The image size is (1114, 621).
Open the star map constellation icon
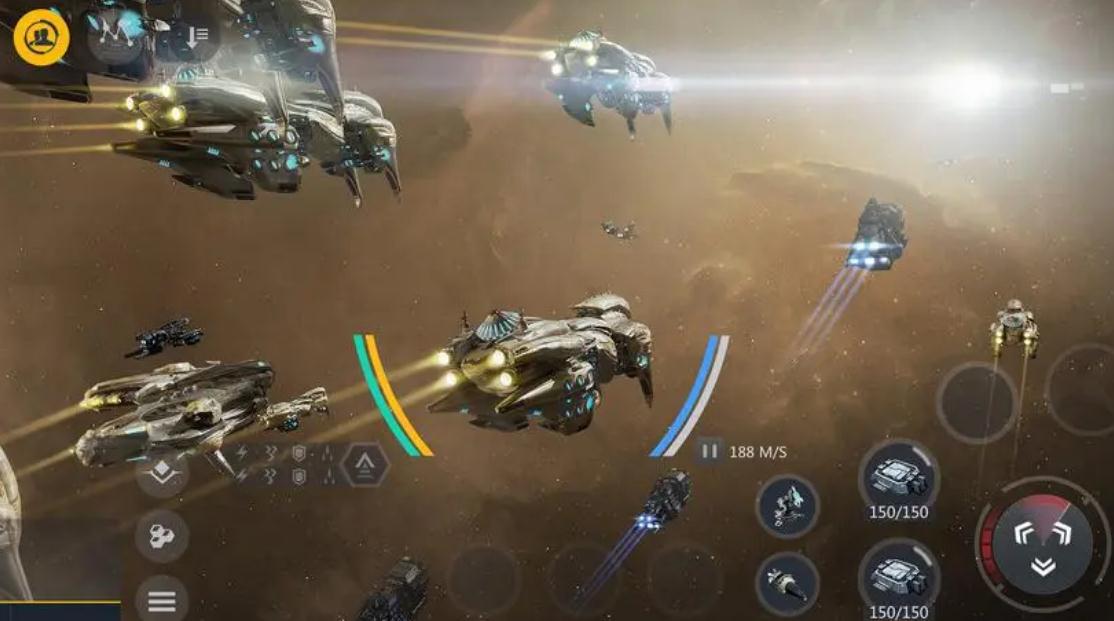115,37
